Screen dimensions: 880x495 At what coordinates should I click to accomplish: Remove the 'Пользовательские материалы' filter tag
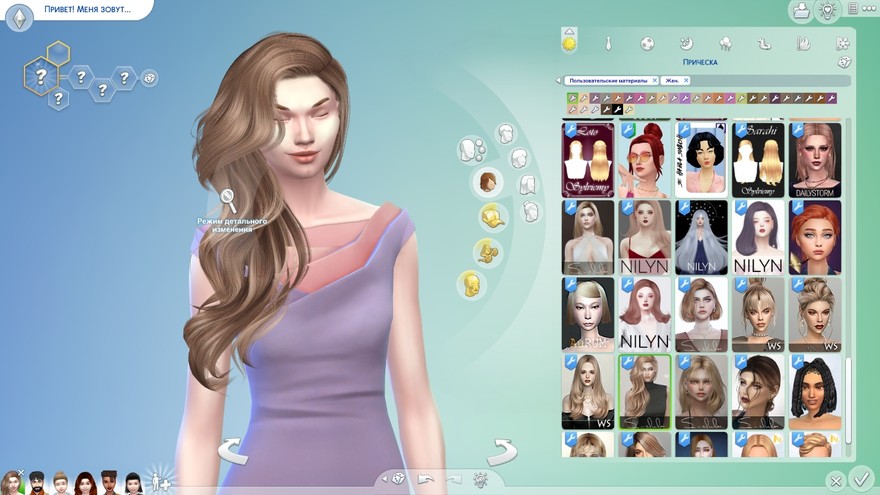(654, 80)
